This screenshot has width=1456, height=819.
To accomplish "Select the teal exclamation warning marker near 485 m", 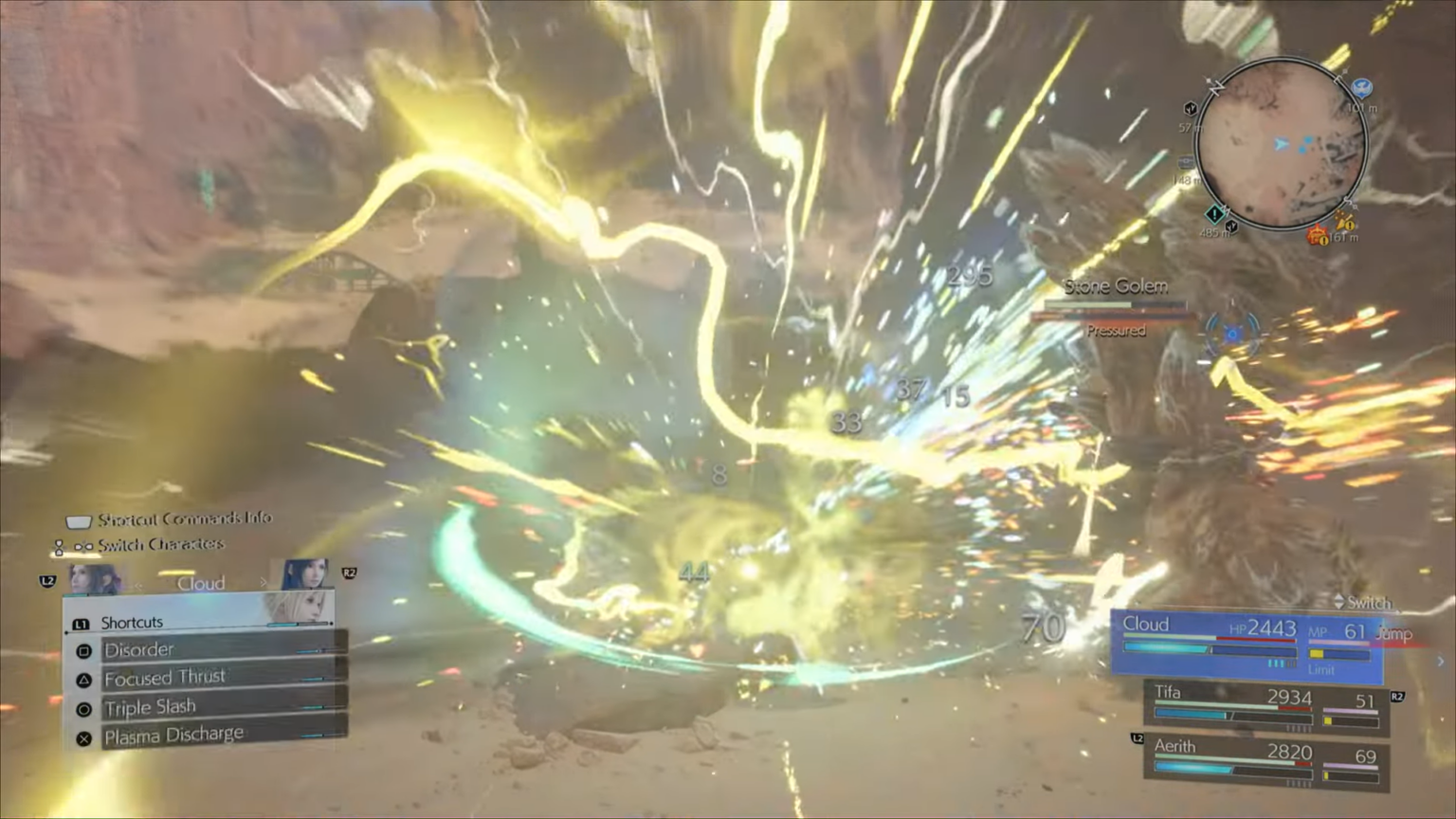I will [x=1213, y=216].
